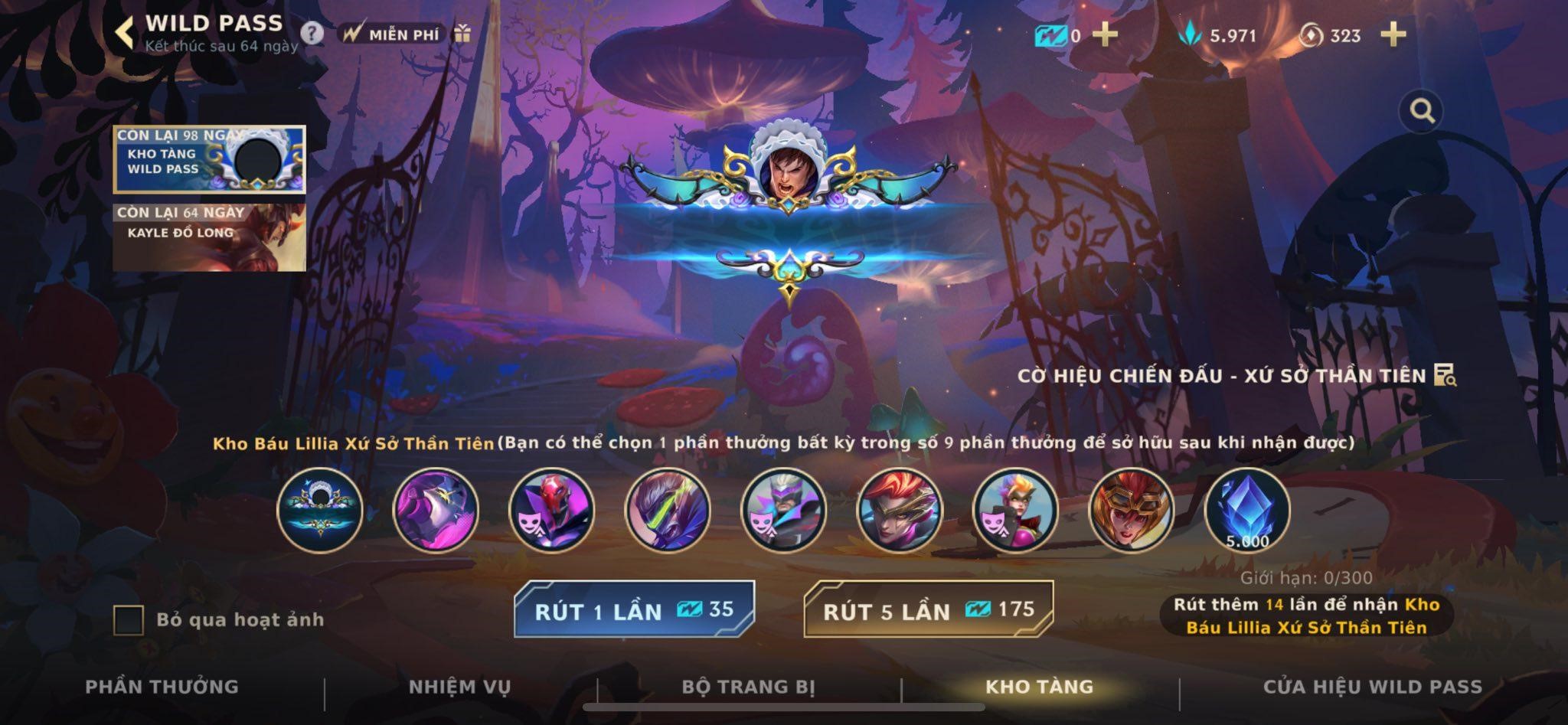This screenshot has width=1568, height=725.
Task: View banner details icon beside Xứ Sở Thần Tiên
Action: (x=1445, y=375)
